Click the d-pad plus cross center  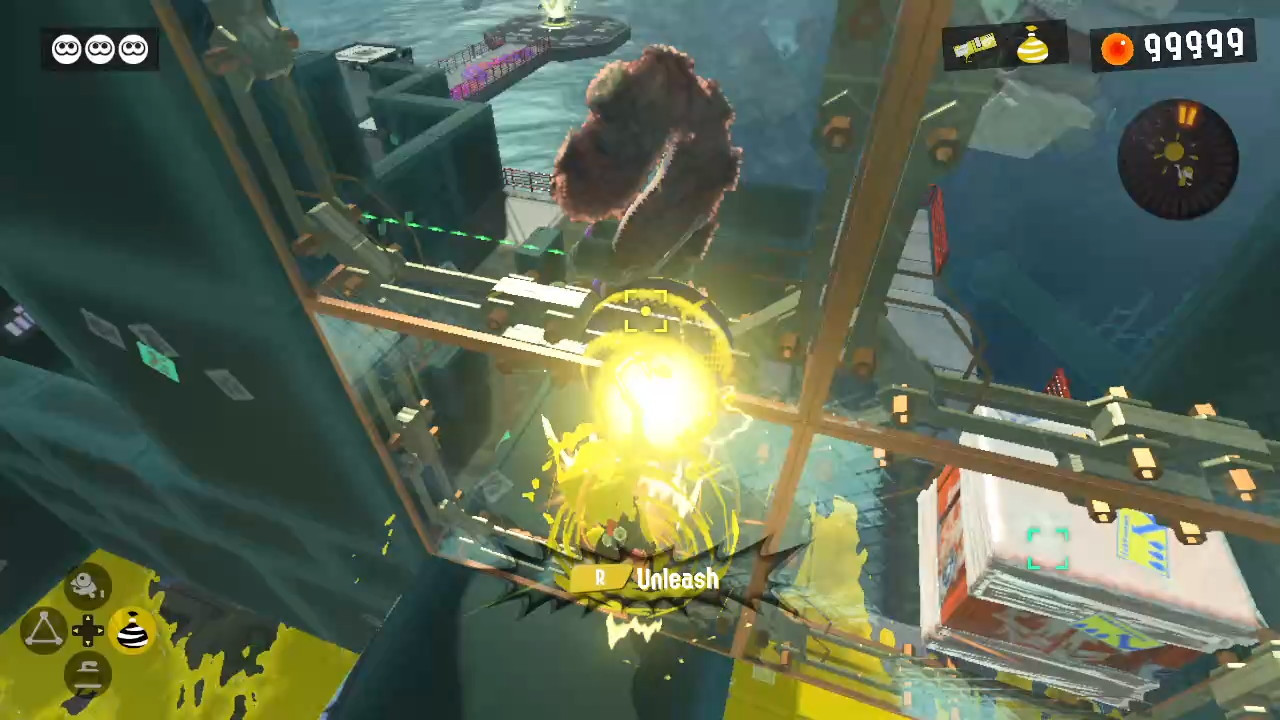pos(88,629)
